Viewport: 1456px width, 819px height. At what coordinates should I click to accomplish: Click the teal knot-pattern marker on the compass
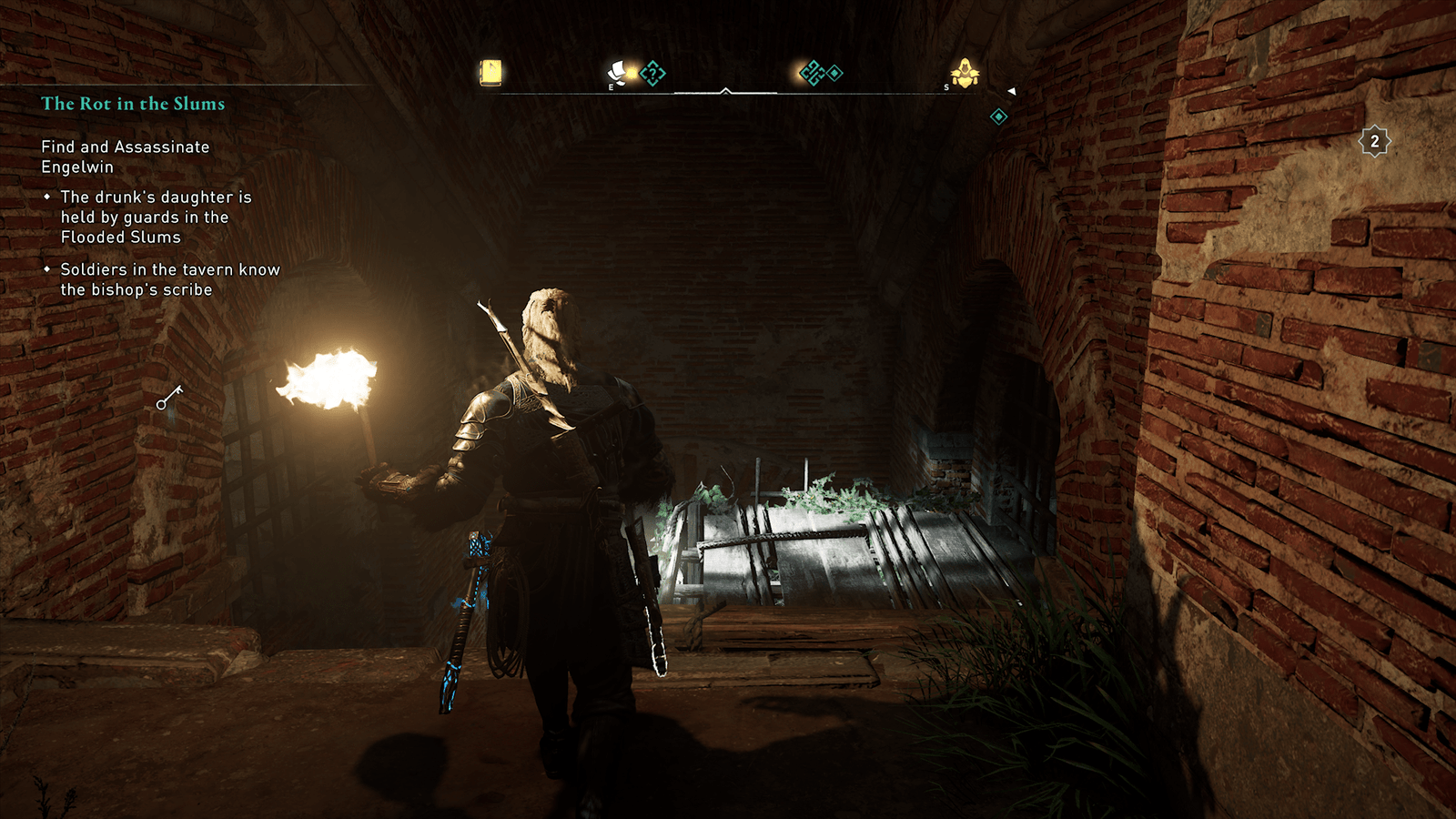[x=812, y=73]
